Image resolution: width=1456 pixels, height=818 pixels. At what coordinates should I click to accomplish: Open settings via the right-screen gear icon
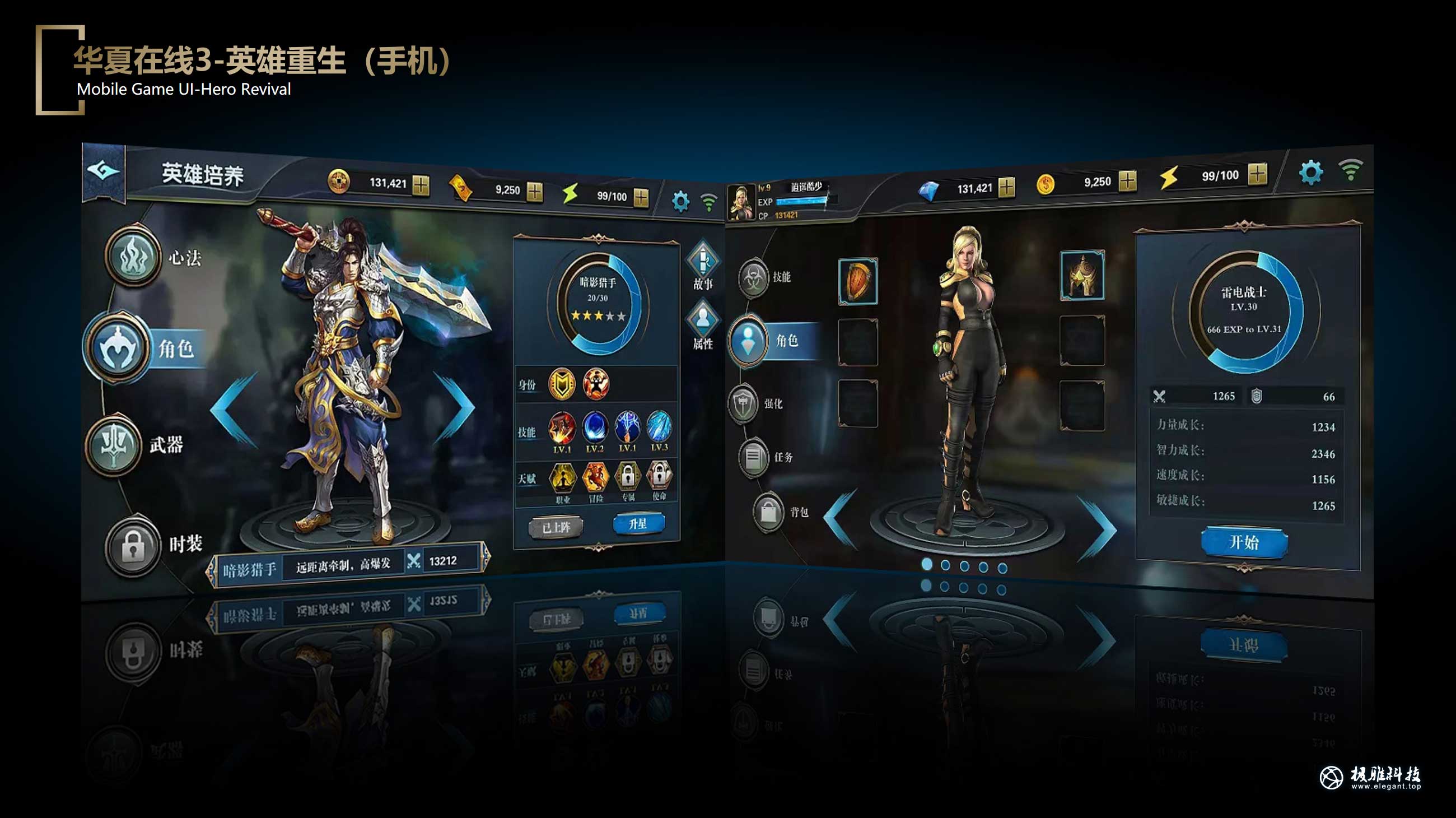(x=1310, y=172)
